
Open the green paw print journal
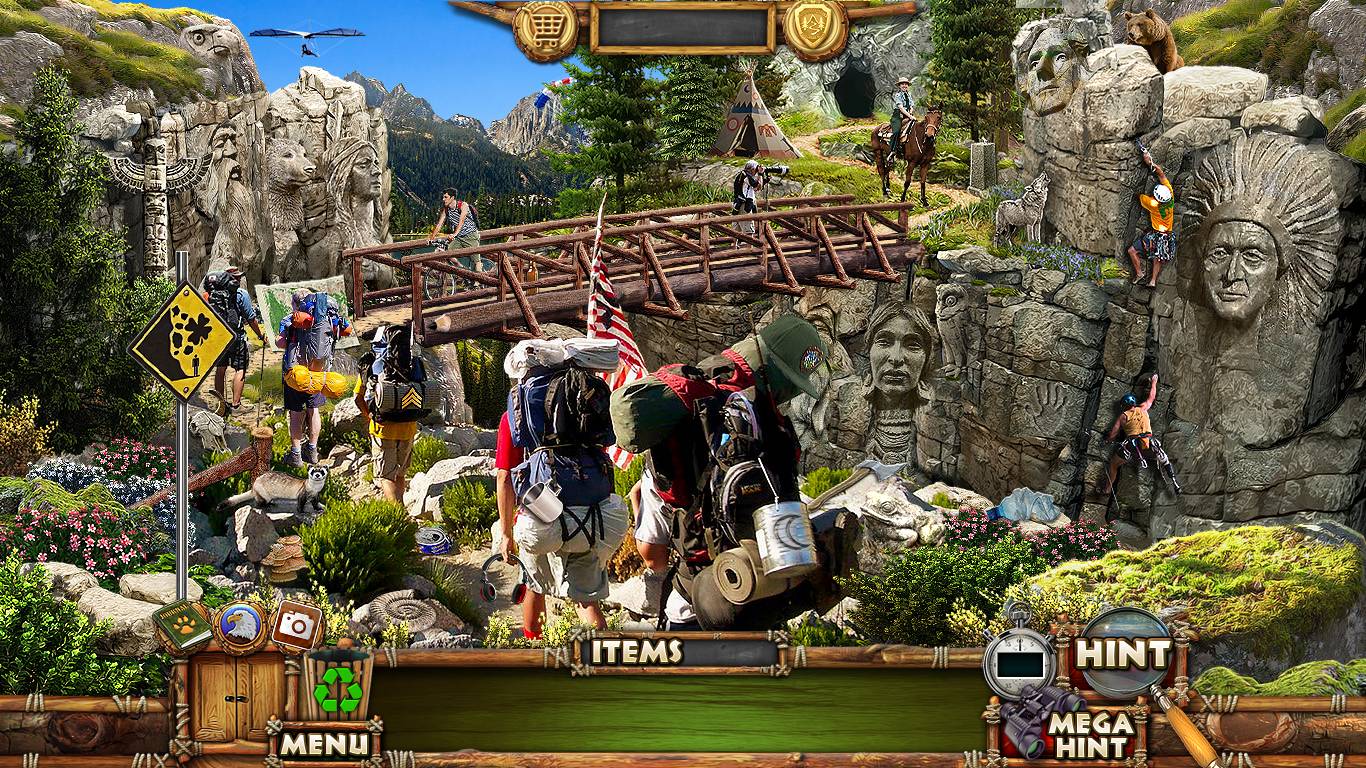(183, 625)
